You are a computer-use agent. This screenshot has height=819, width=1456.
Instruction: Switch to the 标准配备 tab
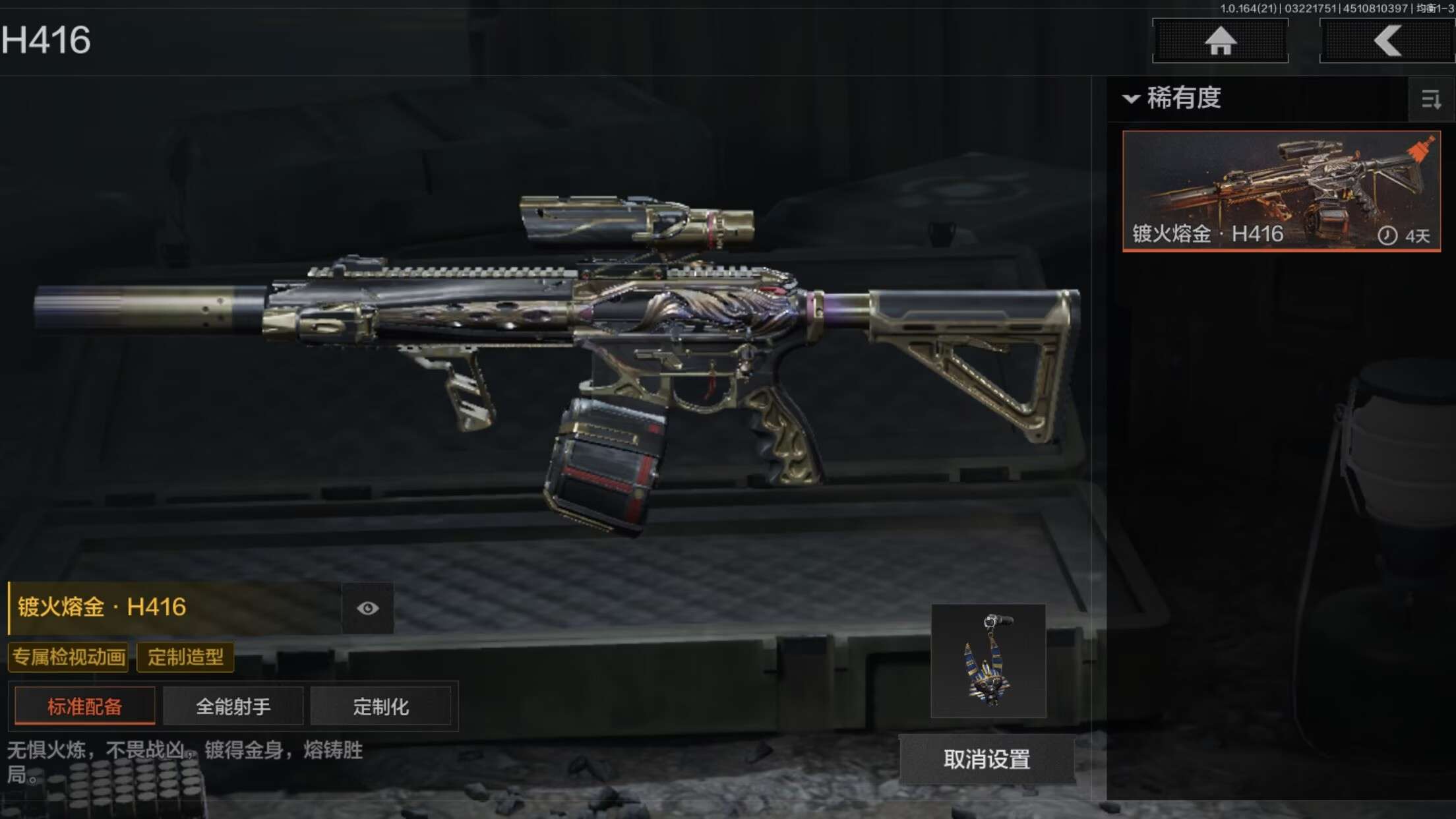click(85, 706)
